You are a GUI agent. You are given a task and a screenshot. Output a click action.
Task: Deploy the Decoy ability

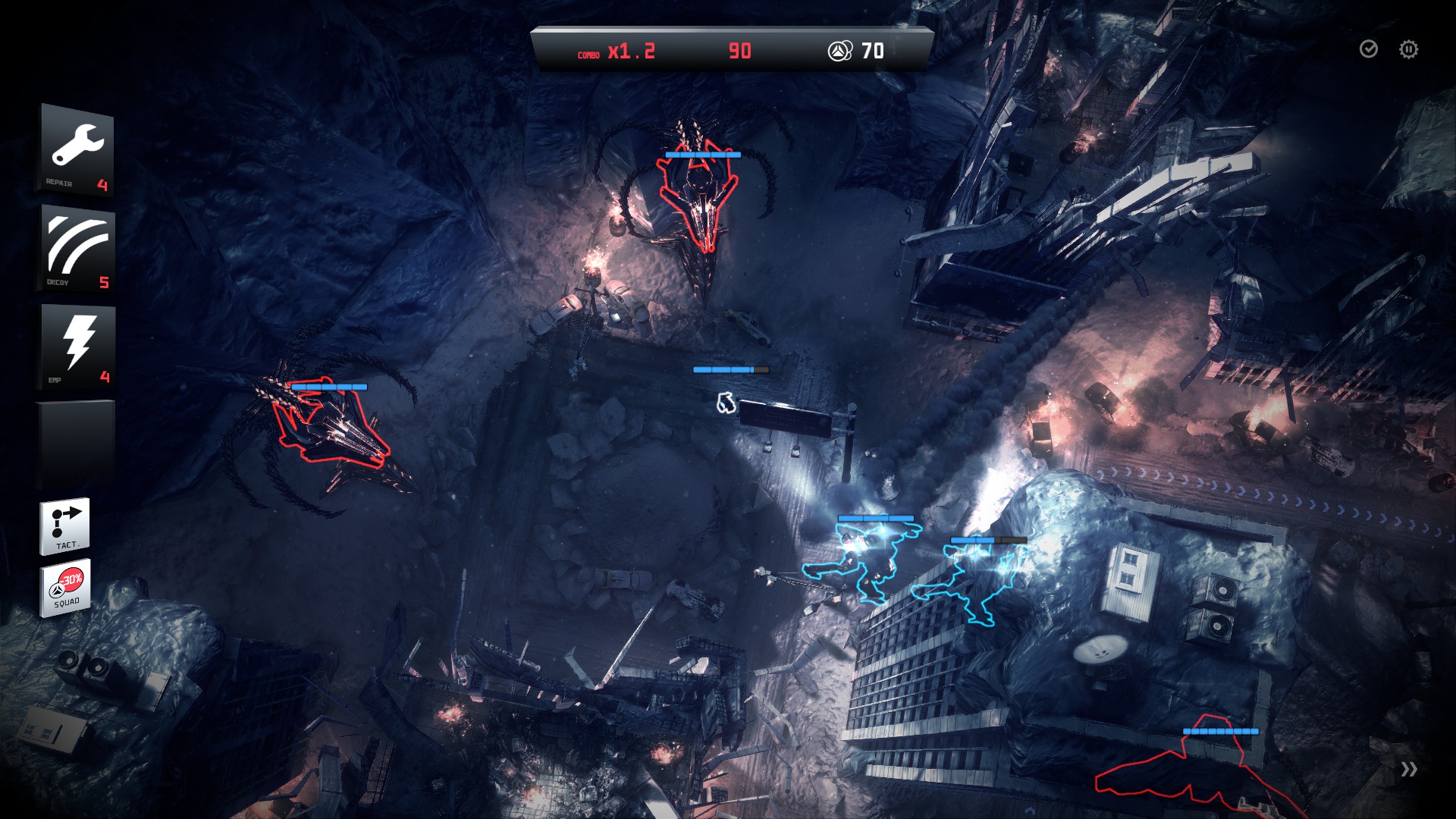tap(77, 247)
